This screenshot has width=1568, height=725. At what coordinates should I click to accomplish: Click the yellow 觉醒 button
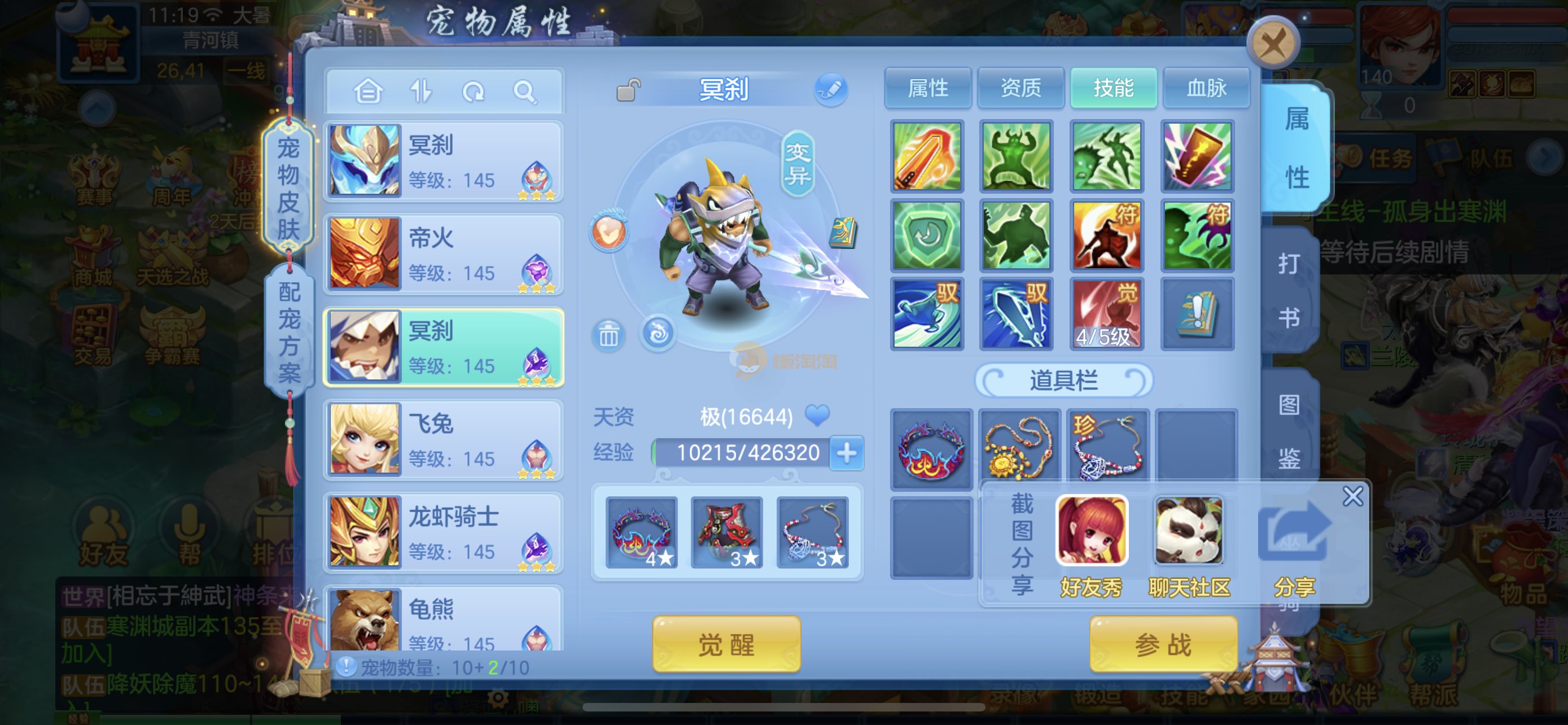(x=726, y=644)
